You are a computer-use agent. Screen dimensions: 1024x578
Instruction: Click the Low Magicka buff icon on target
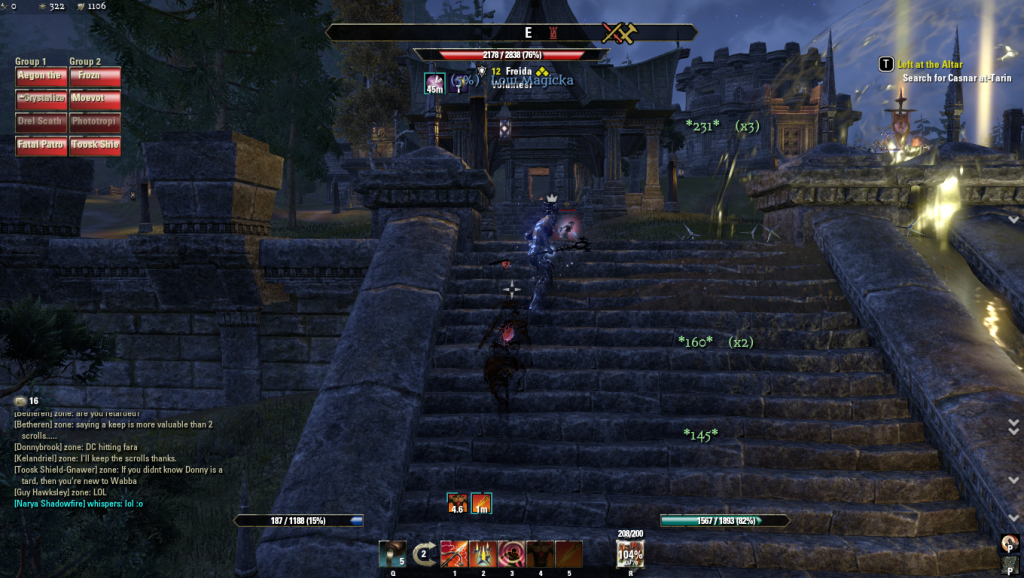[434, 83]
